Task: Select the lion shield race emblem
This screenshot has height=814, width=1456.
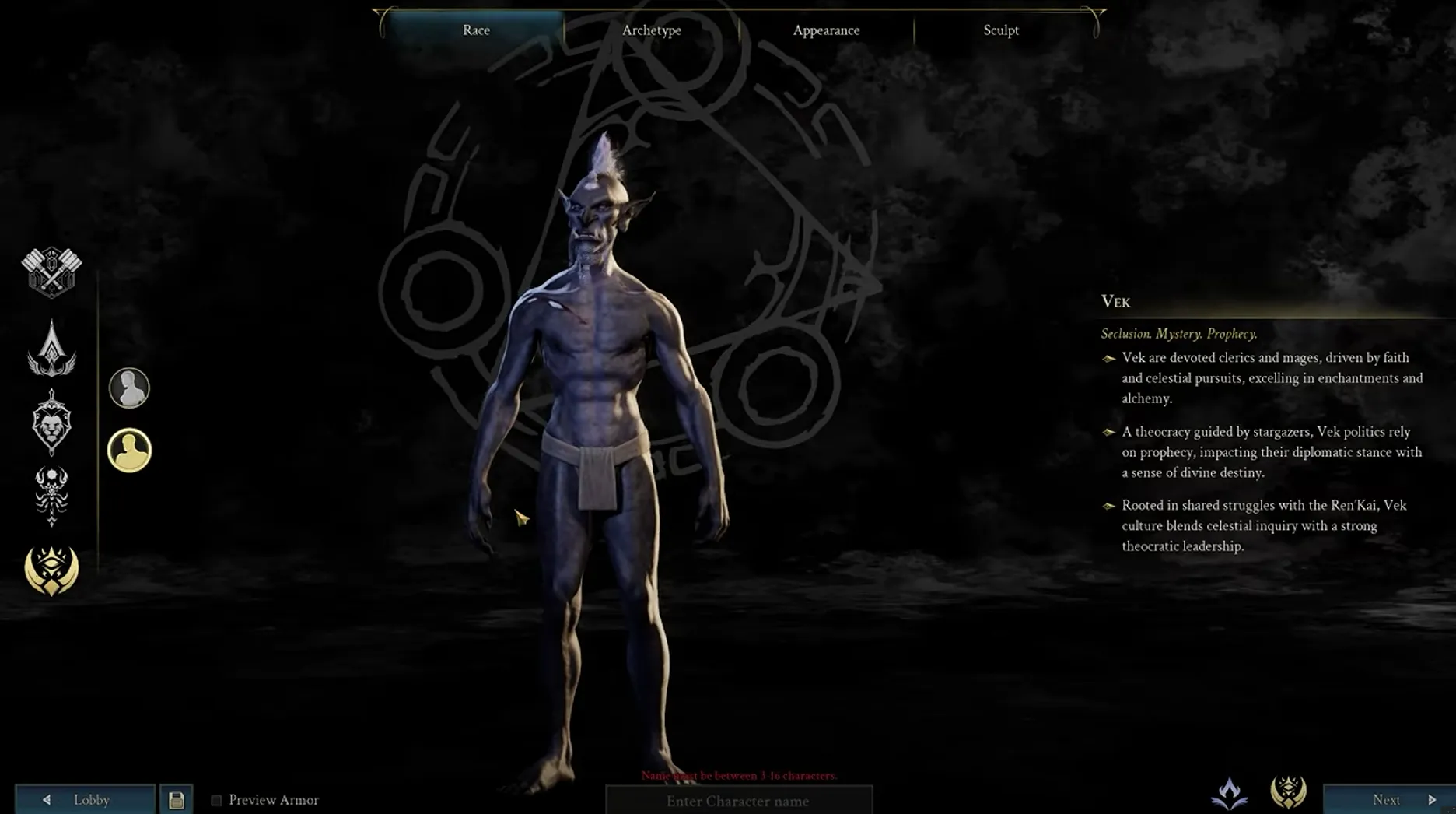Action: pos(51,422)
